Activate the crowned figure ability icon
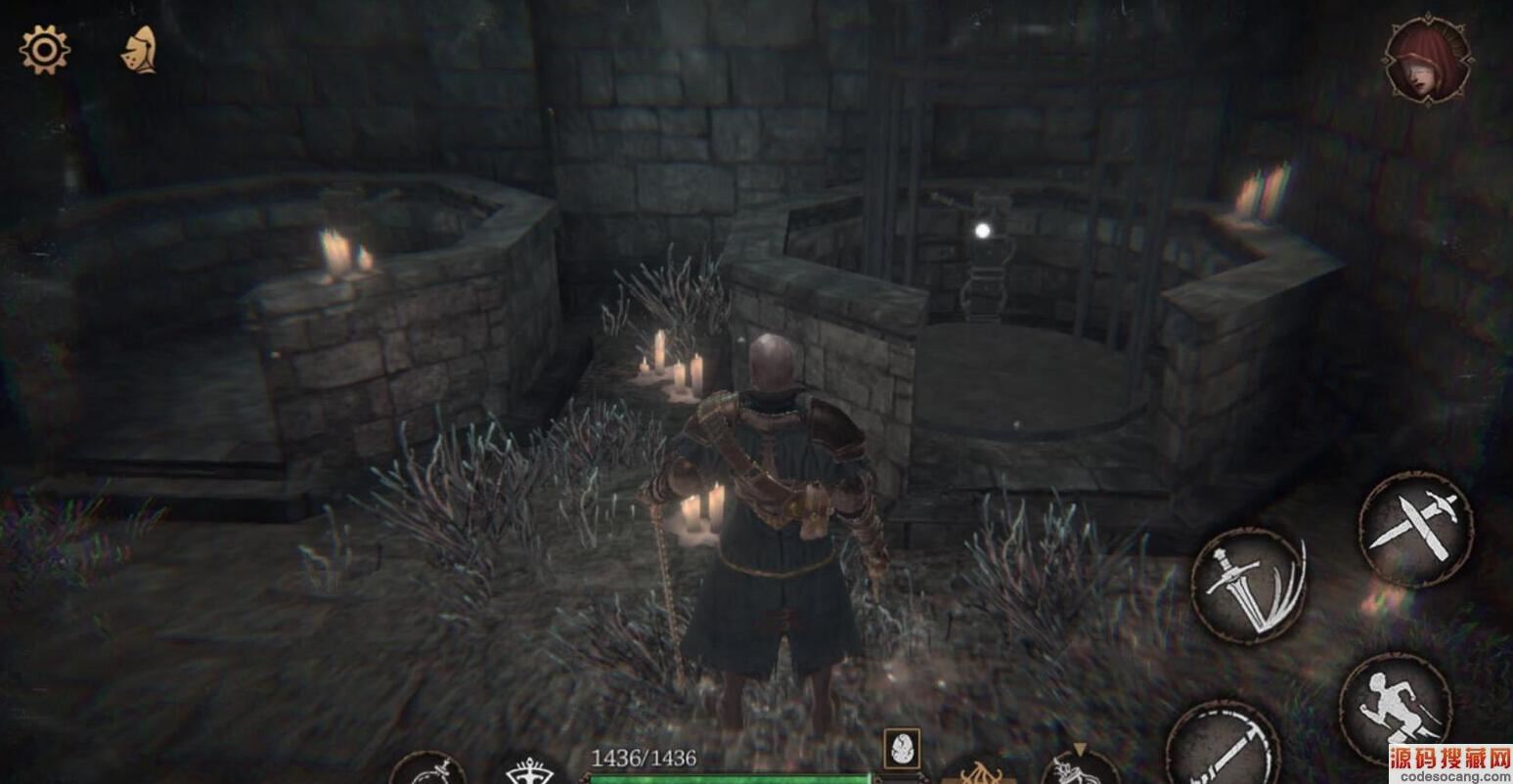The width and height of the screenshot is (1513, 784). tap(529, 770)
